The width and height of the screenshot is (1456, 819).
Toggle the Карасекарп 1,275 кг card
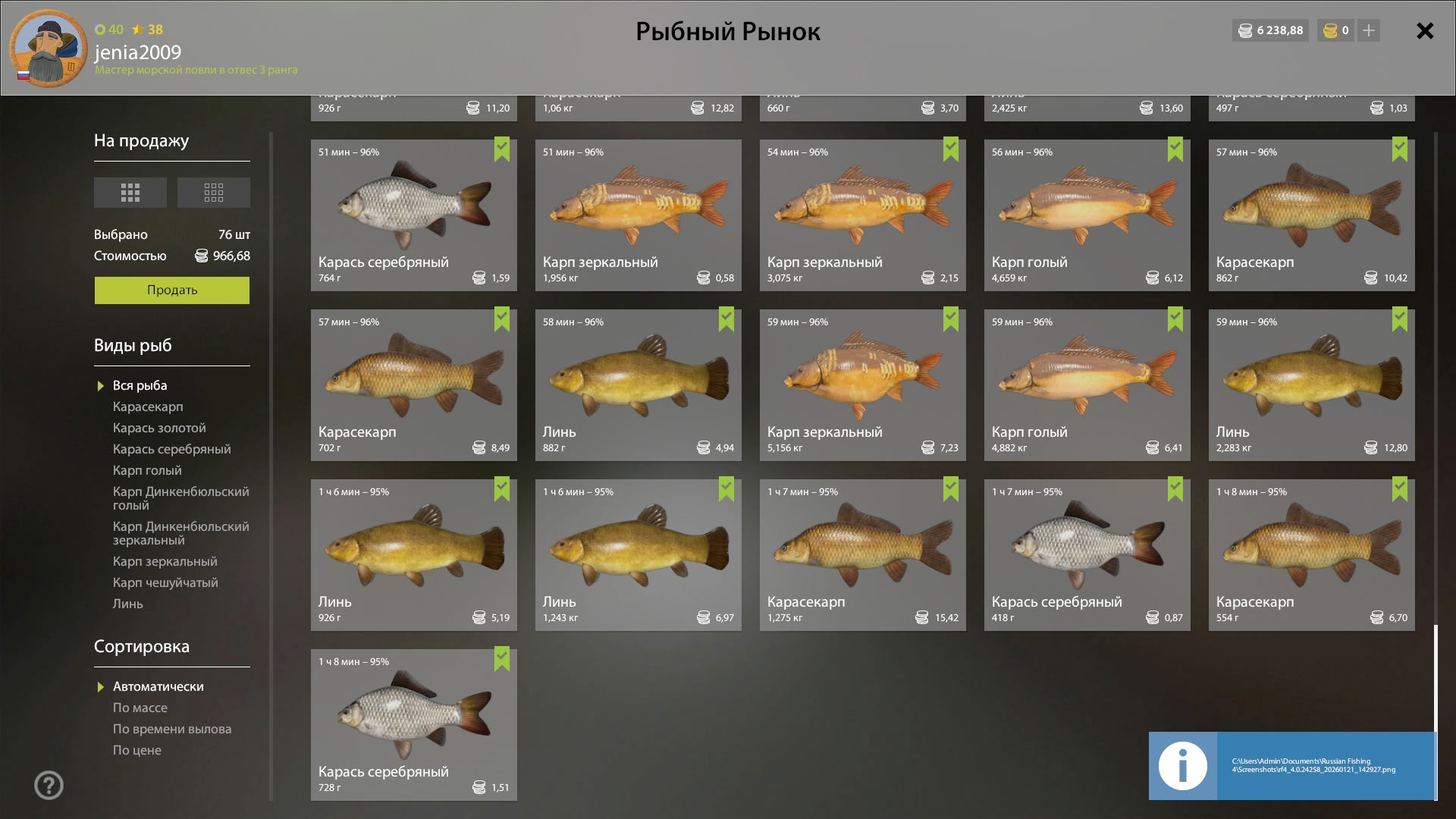[862, 555]
